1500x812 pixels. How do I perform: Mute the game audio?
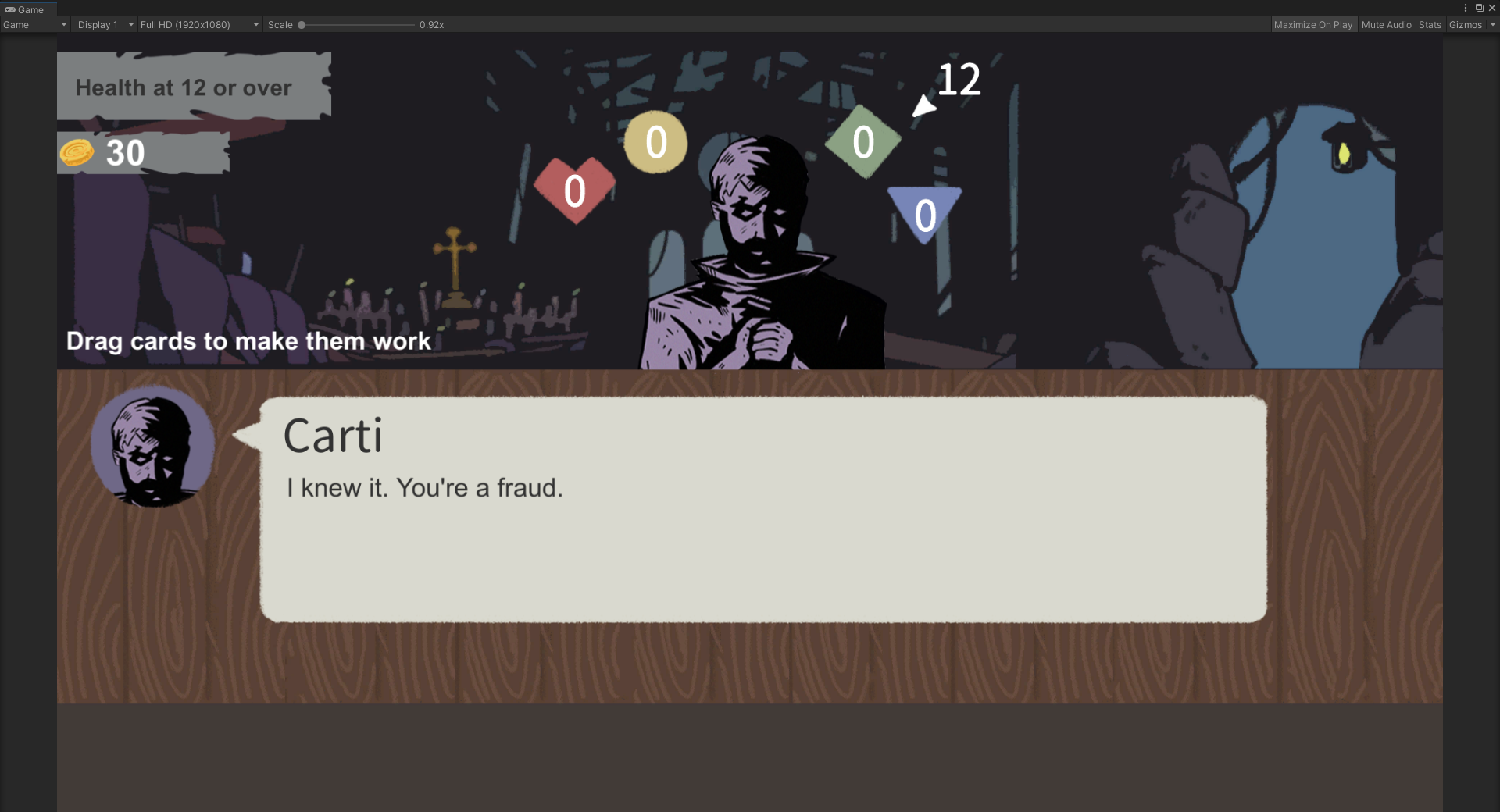1386,24
